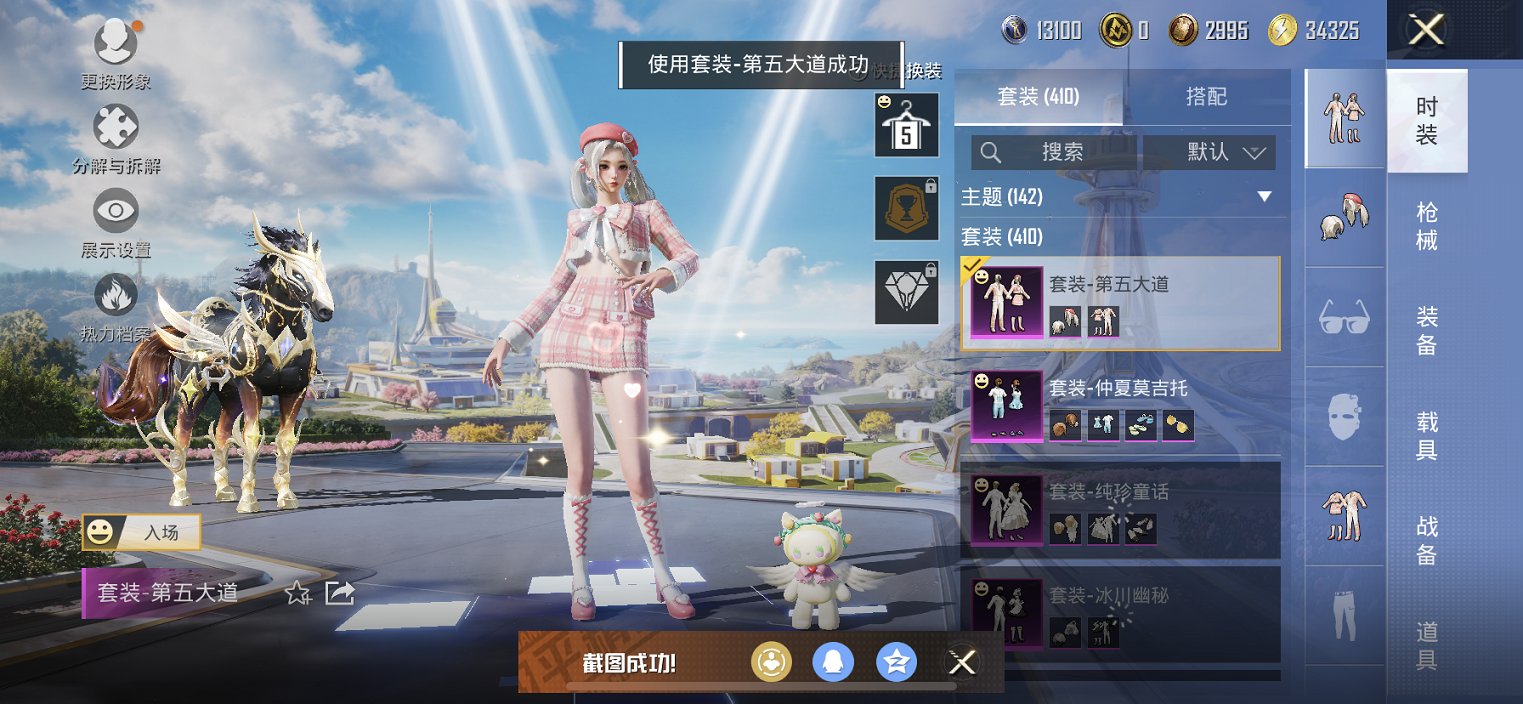Select the 套装 (410) tab
Image resolution: width=1523 pixels, height=704 pixels.
1038,97
